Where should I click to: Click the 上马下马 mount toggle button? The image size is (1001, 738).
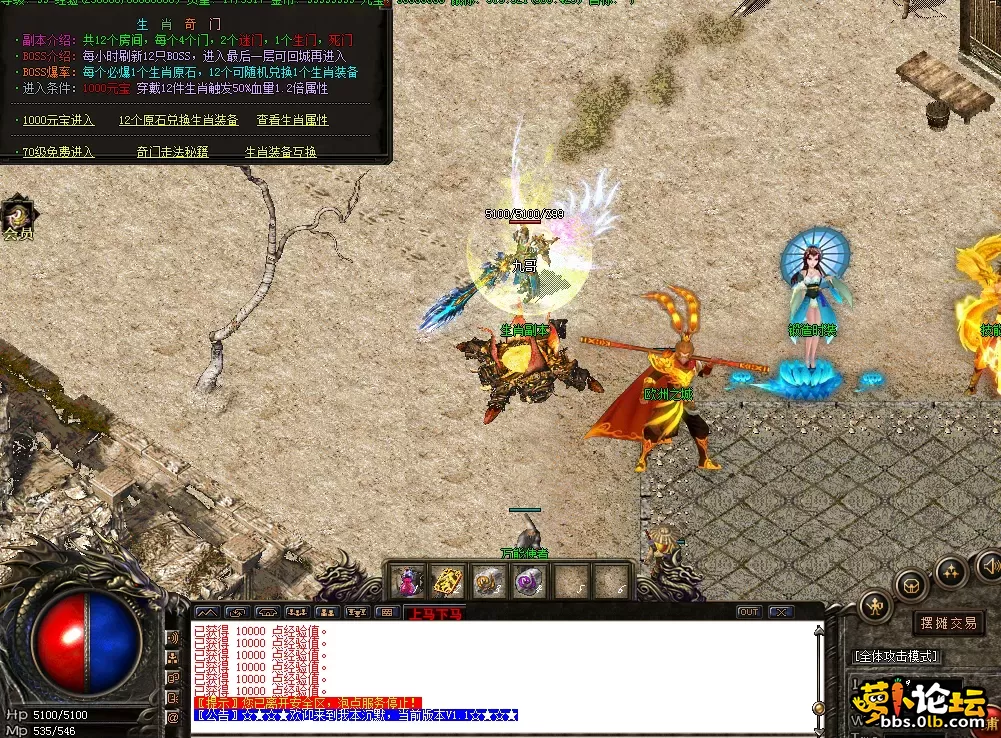point(435,613)
